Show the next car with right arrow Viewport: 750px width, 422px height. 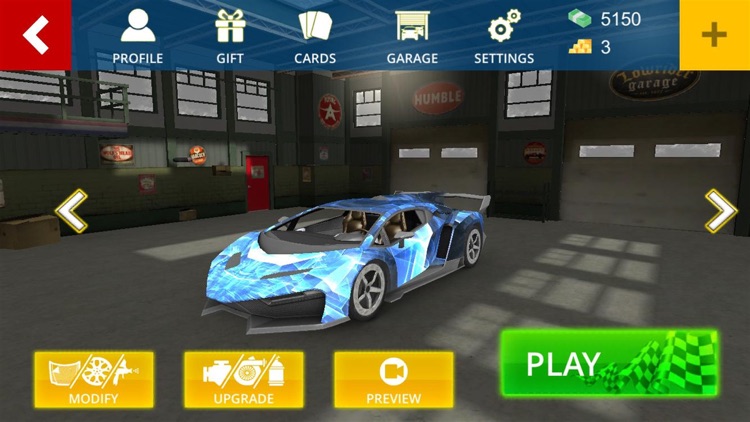[720, 211]
